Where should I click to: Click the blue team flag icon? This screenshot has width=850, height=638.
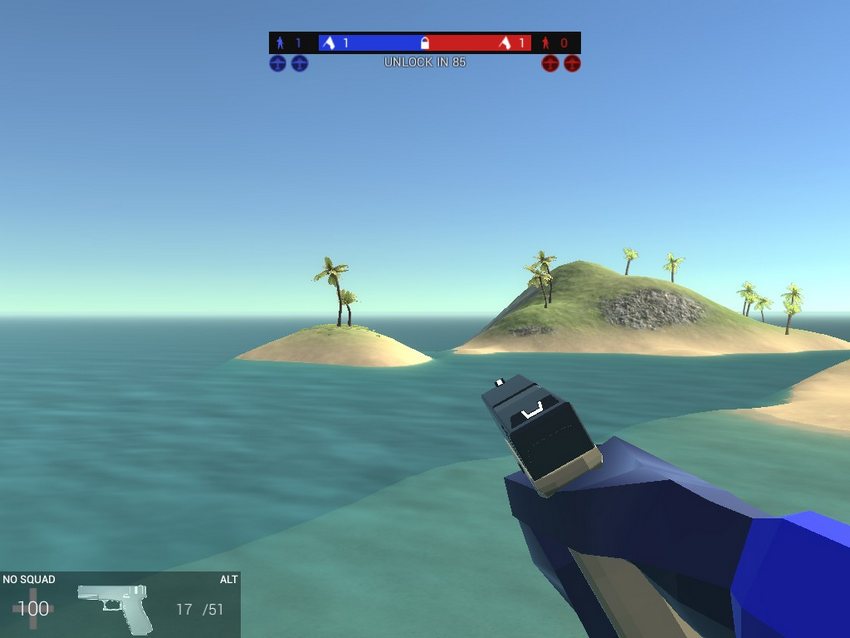pos(328,43)
